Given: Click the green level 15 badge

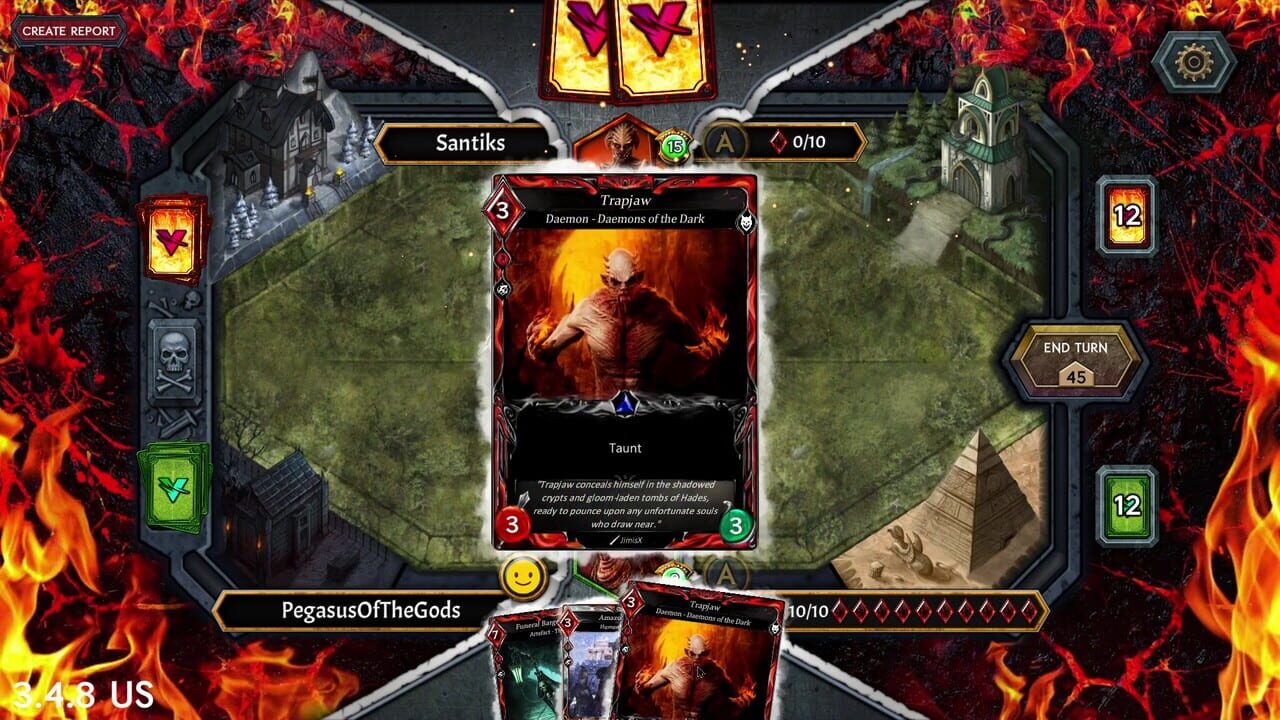Looking at the screenshot, I should point(673,145).
